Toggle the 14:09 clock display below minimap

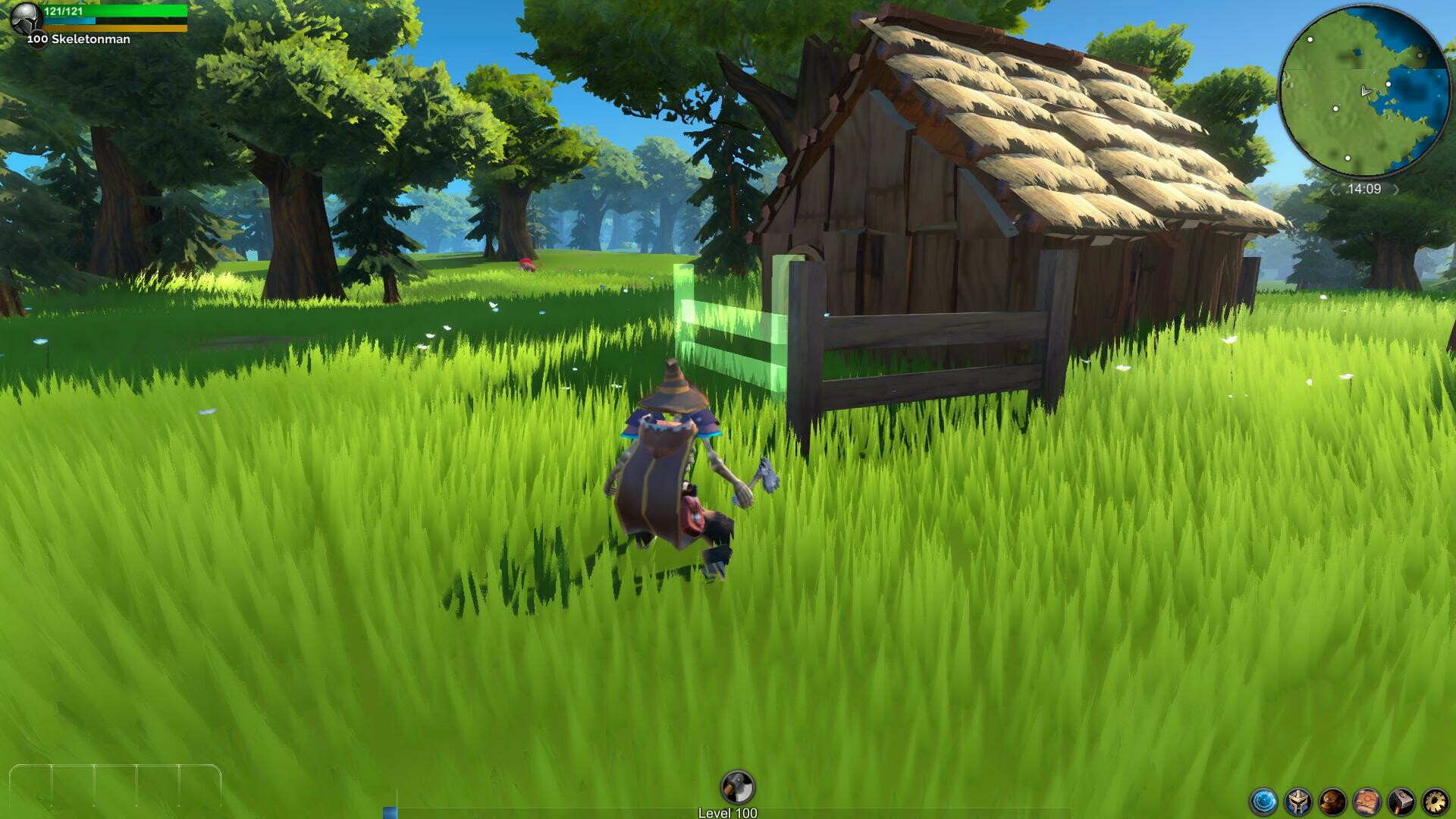click(x=1363, y=187)
